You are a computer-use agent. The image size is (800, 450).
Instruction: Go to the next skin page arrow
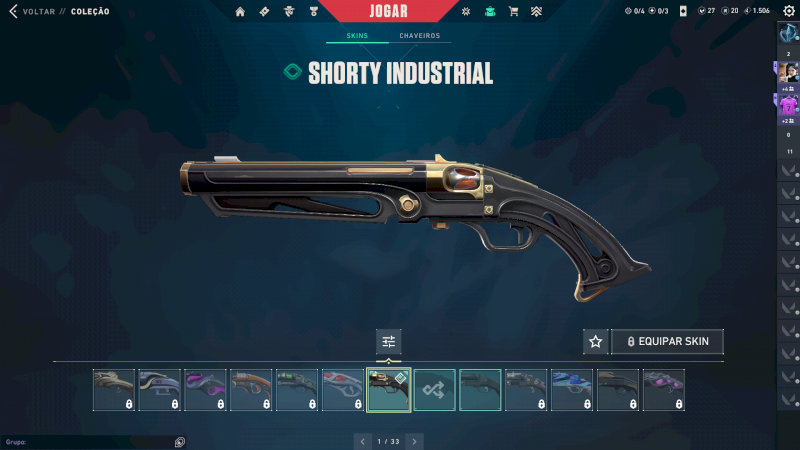415,441
